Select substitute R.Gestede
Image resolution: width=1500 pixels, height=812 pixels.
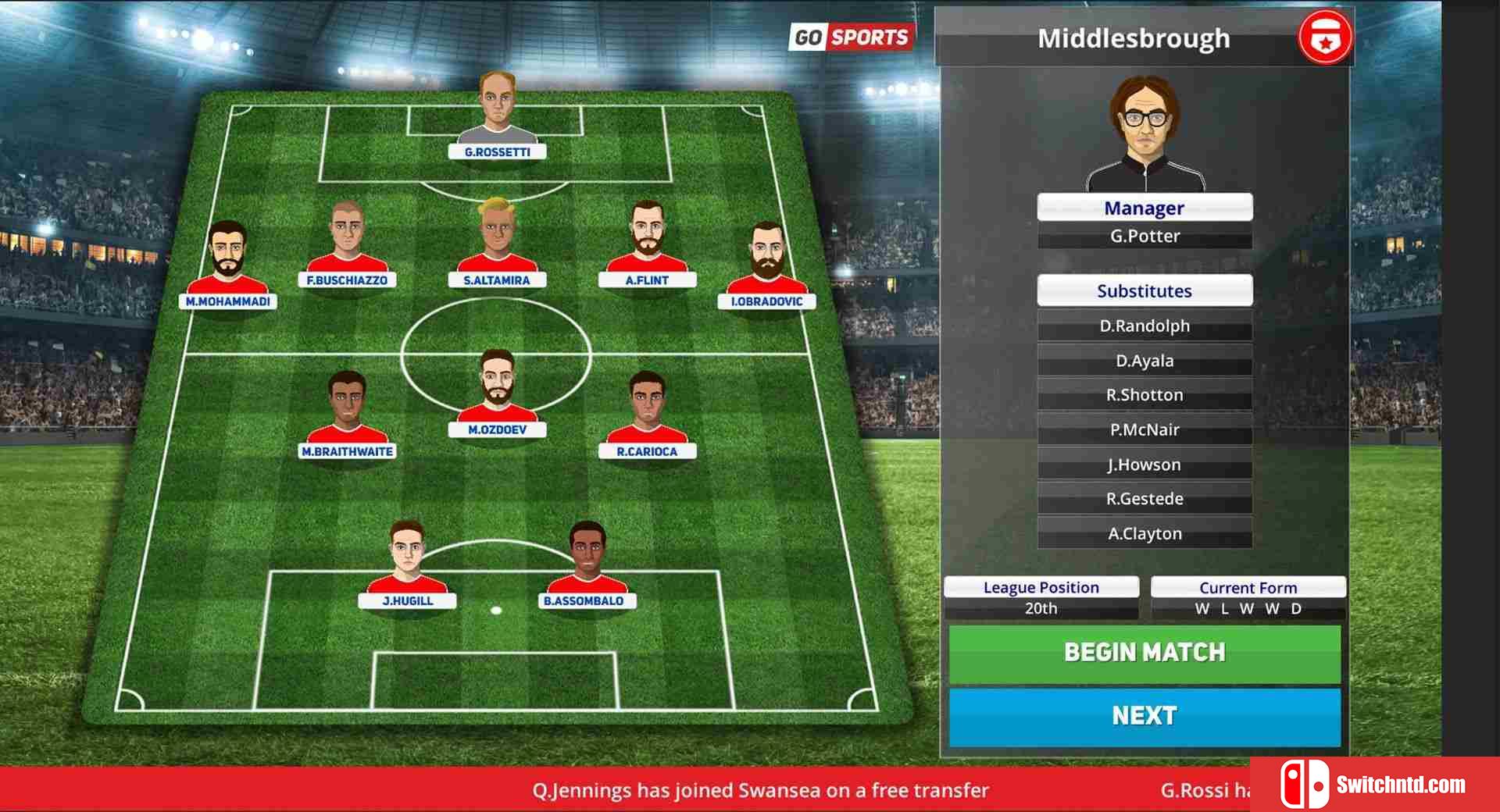(x=1145, y=499)
